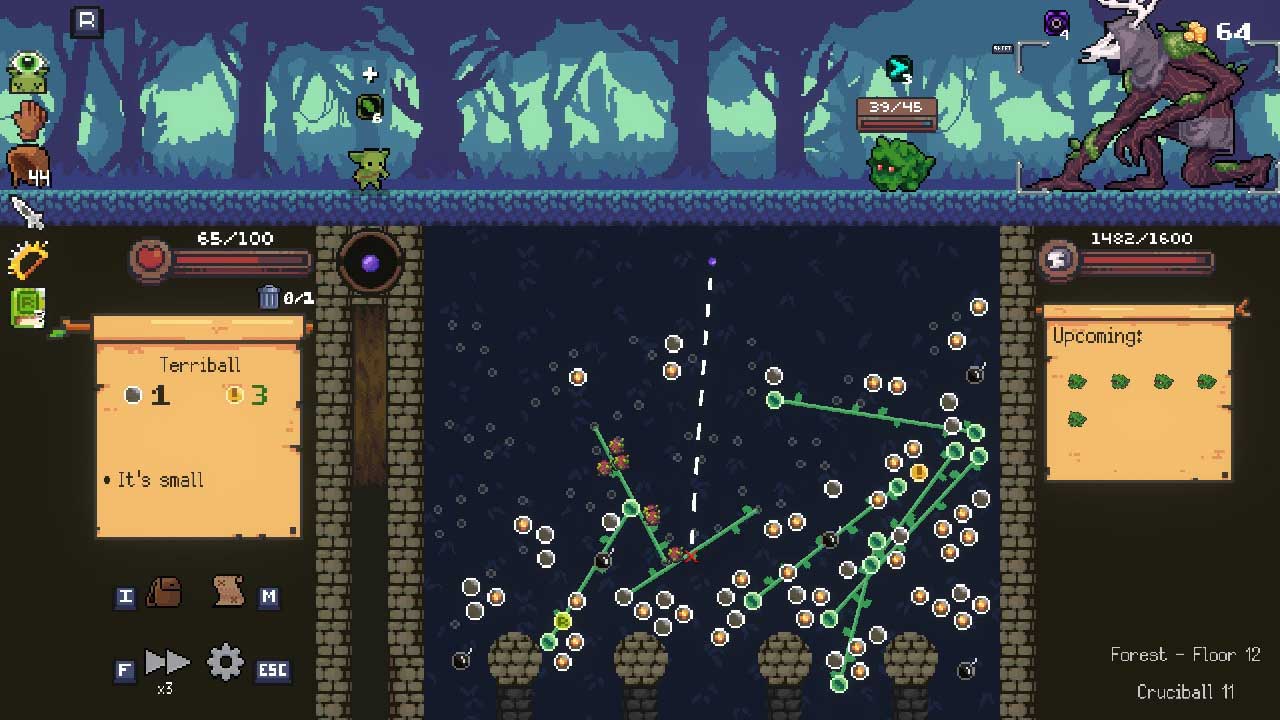Select the green one-eyed slime relic
The width and height of the screenshot is (1280, 720).
click(28, 74)
